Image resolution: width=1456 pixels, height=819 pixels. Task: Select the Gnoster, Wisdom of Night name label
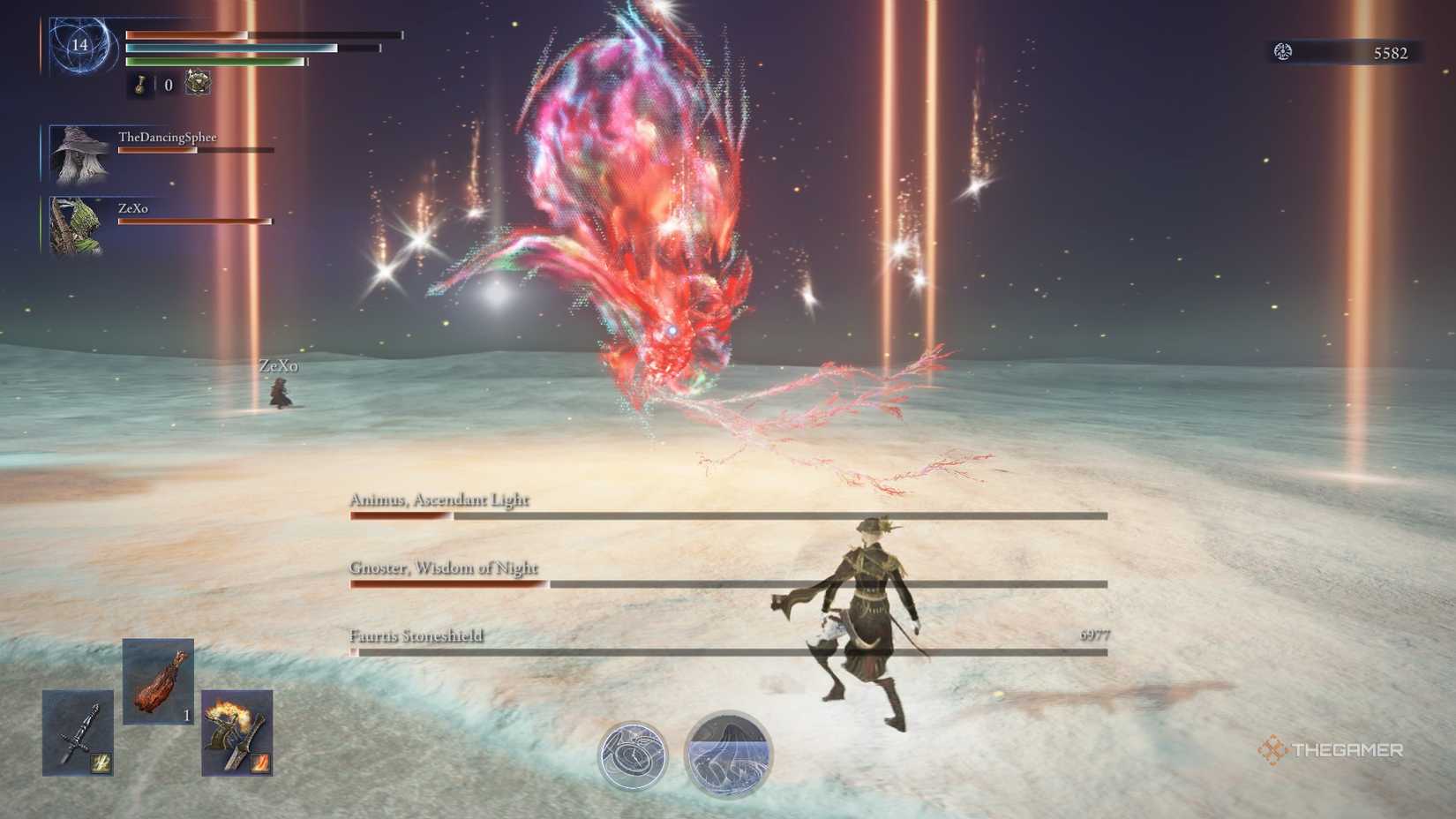[445, 569]
